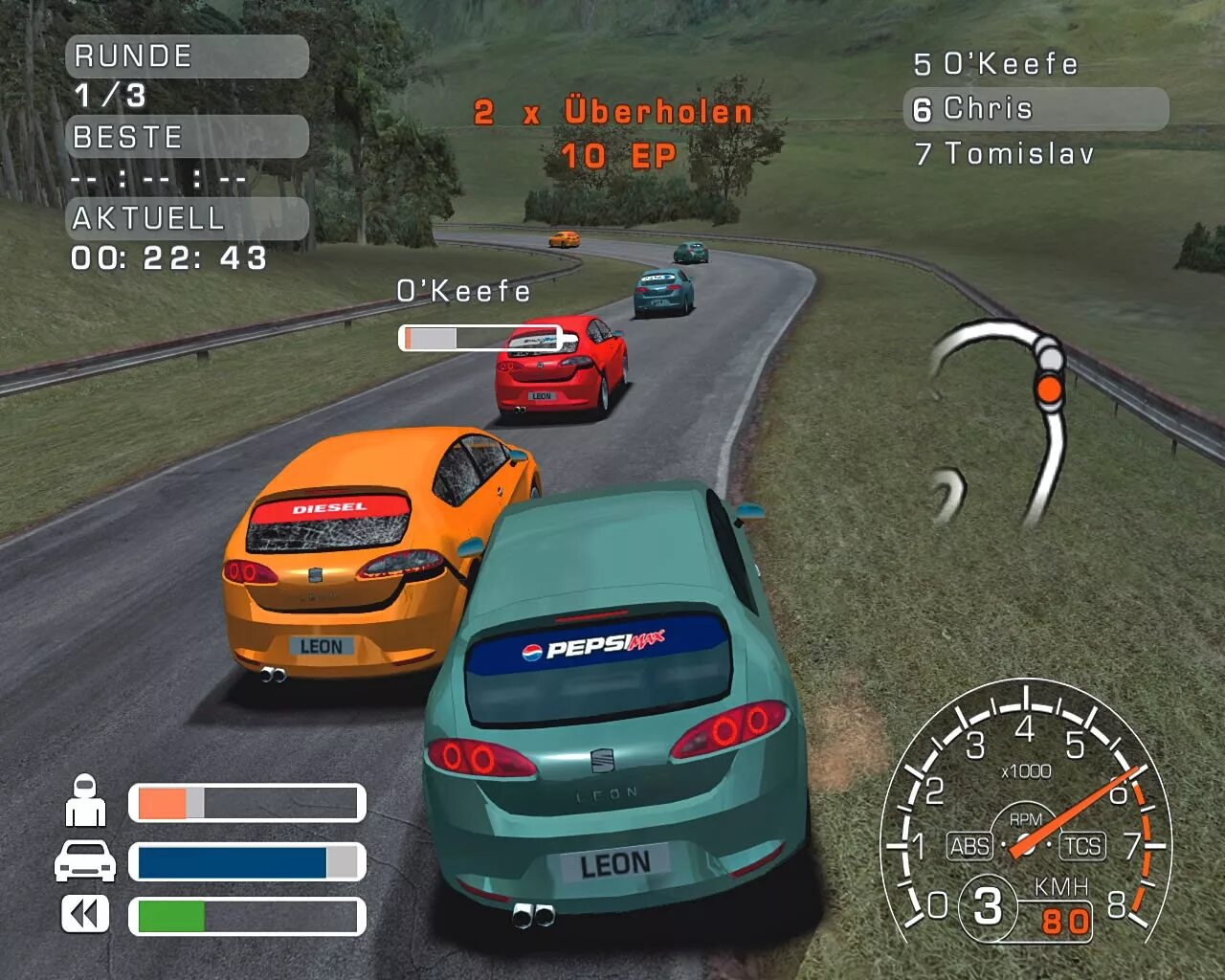
Task: Select O'Keefe in the position list
Action: click(x=996, y=64)
